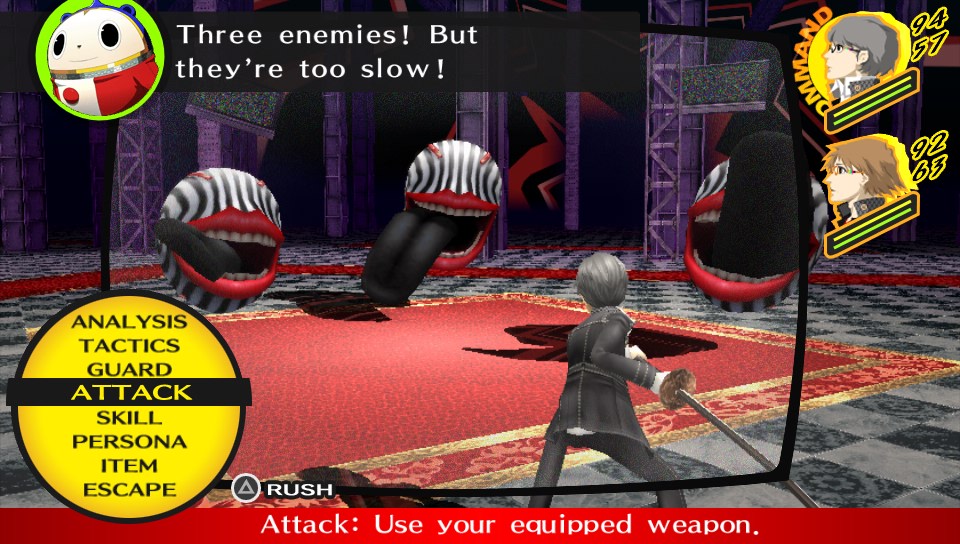960x544 pixels.
Task: Open the TACTICS command
Action: (x=129, y=346)
